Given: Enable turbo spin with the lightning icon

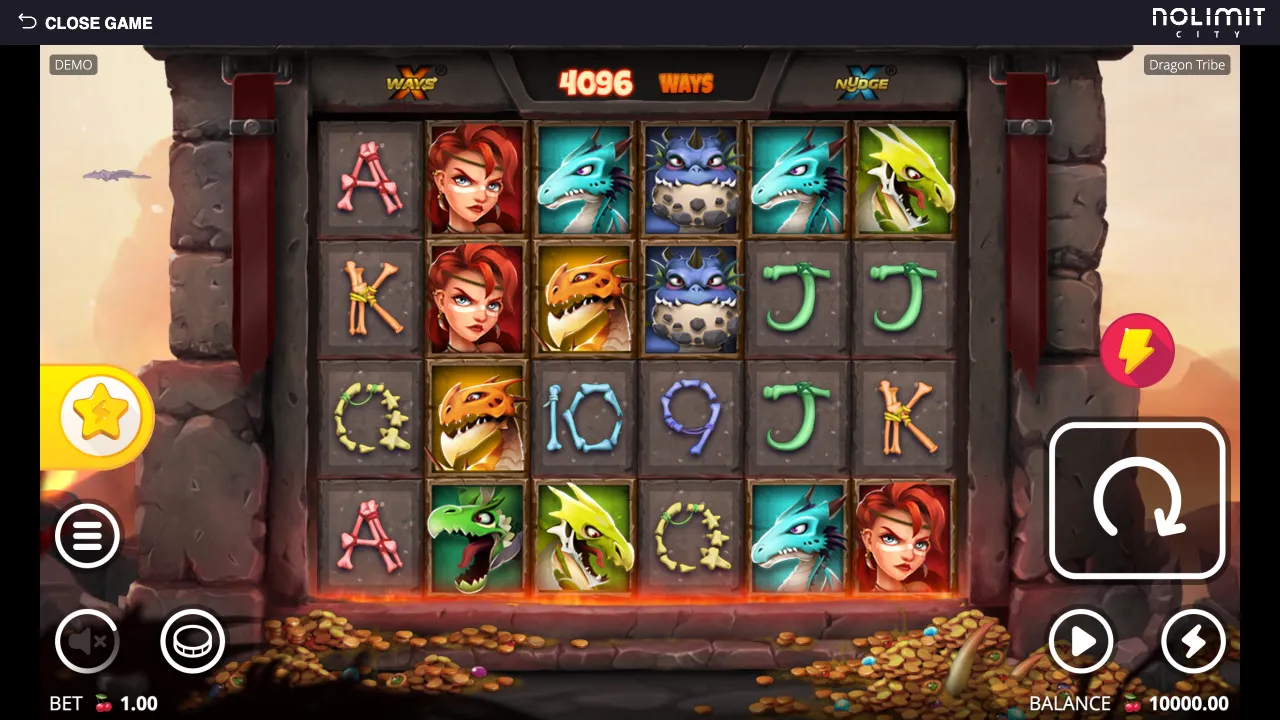Looking at the screenshot, I should click(x=1193, y=642).
